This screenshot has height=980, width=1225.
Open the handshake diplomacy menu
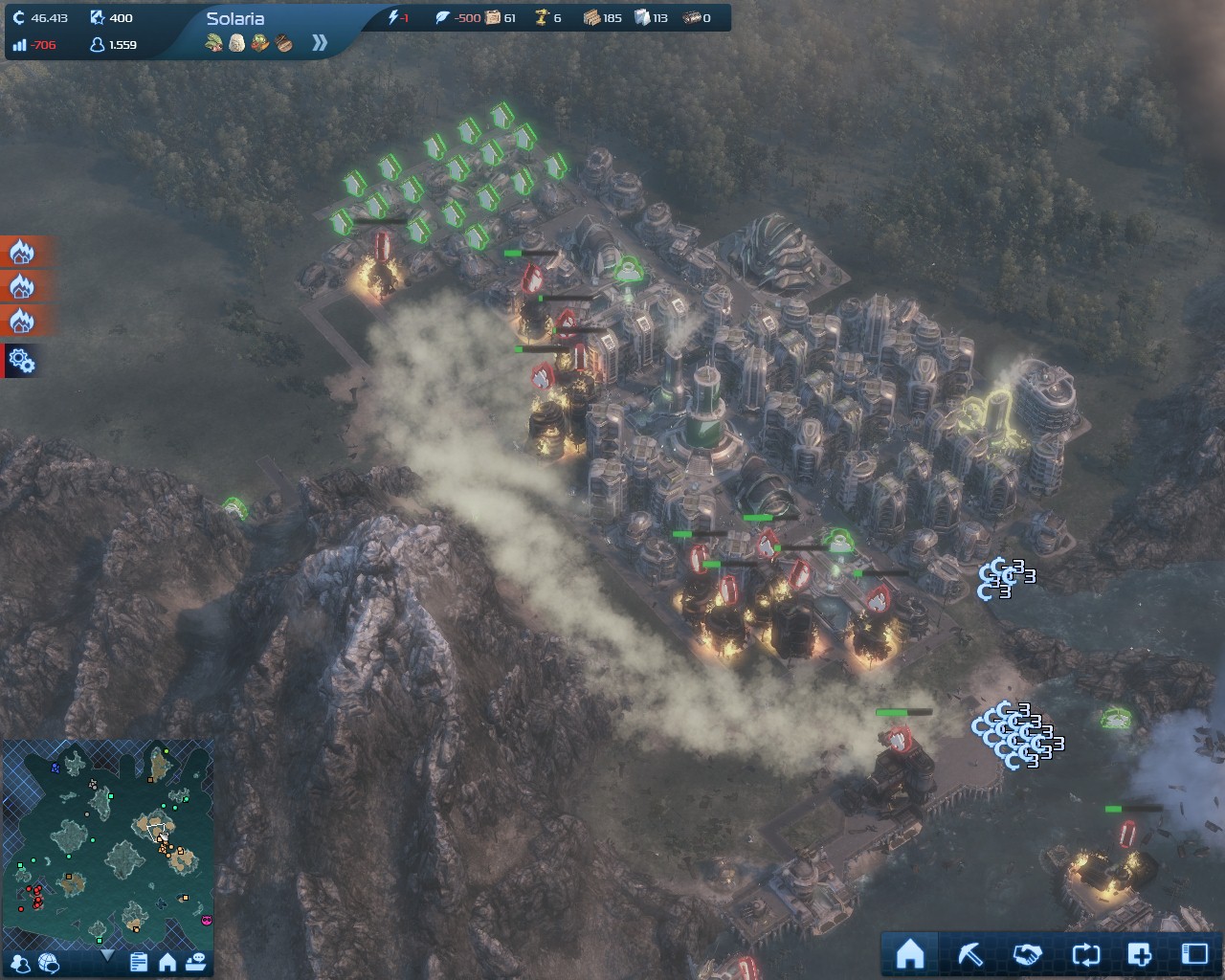click(1027, 953)
